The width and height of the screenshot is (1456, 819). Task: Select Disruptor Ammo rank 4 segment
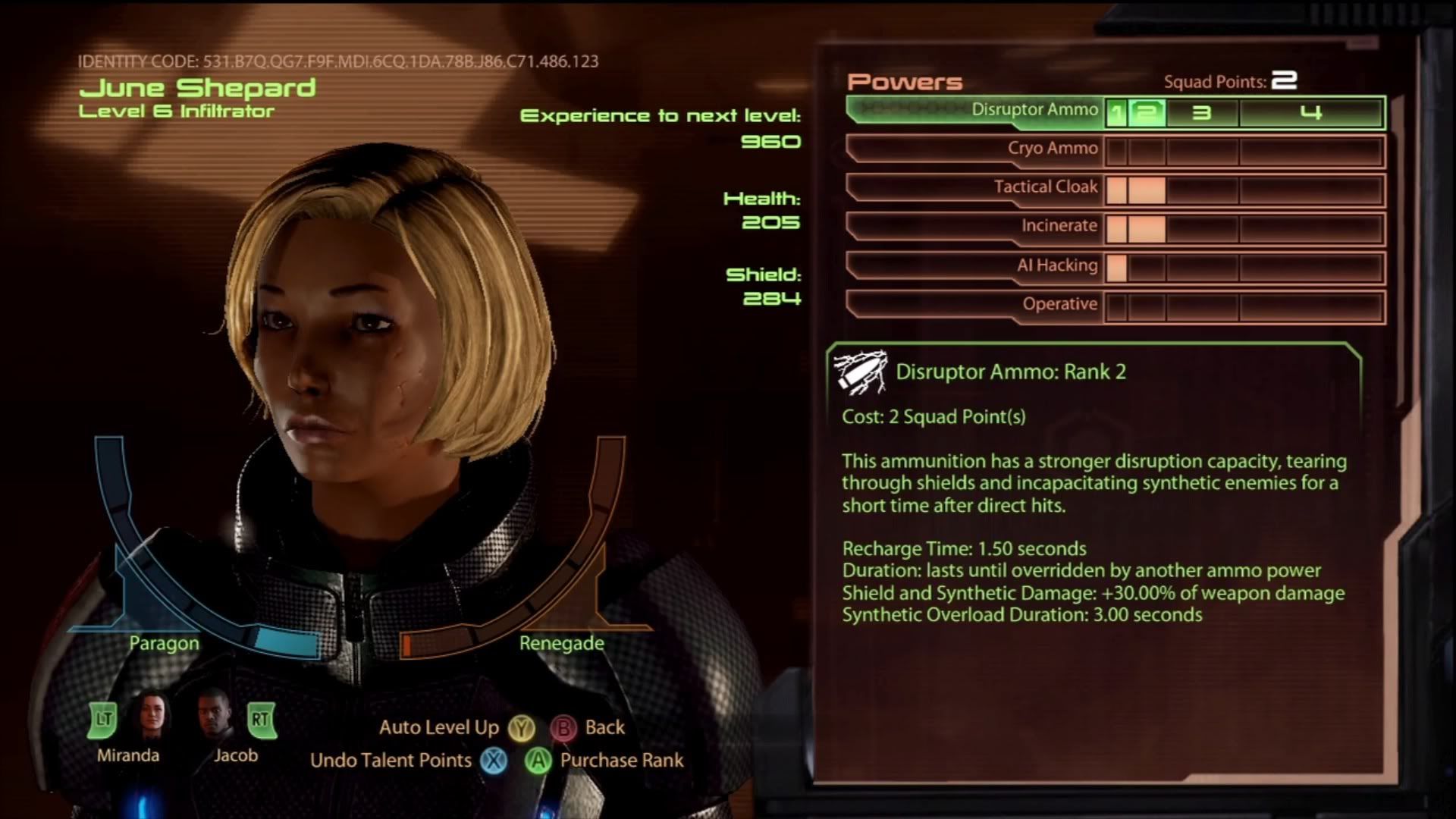click(1310, 113)
